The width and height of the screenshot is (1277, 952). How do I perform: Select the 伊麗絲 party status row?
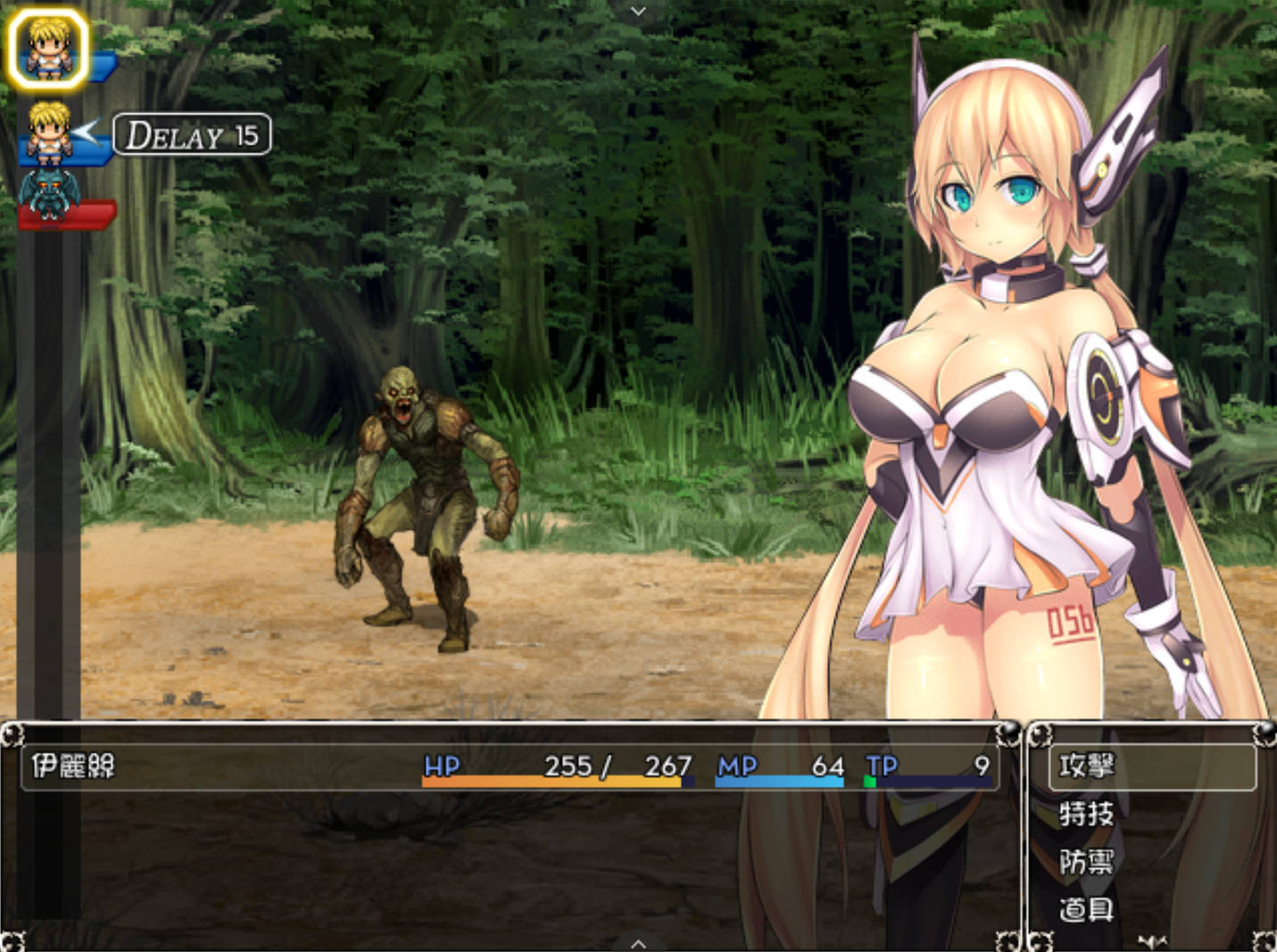tap(509, 766)
